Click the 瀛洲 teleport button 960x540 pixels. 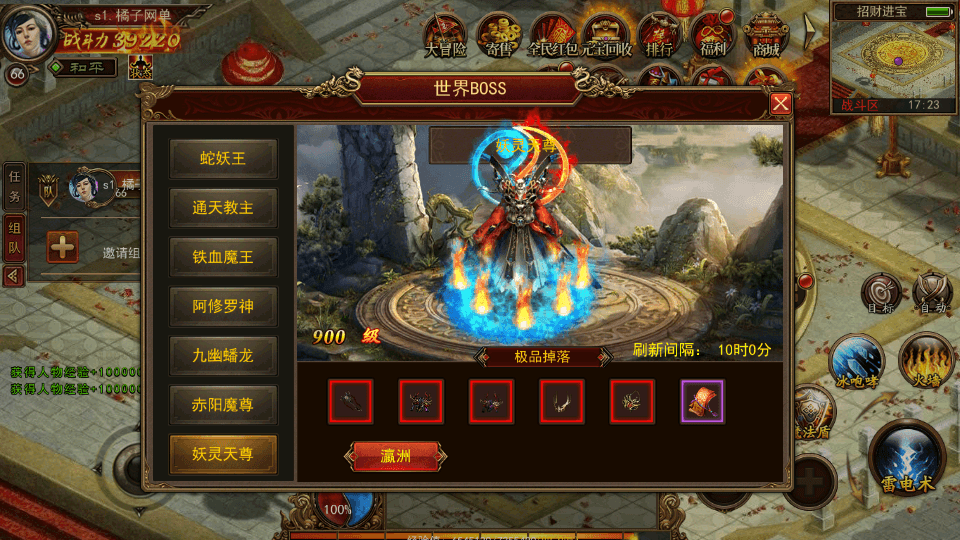395,456
